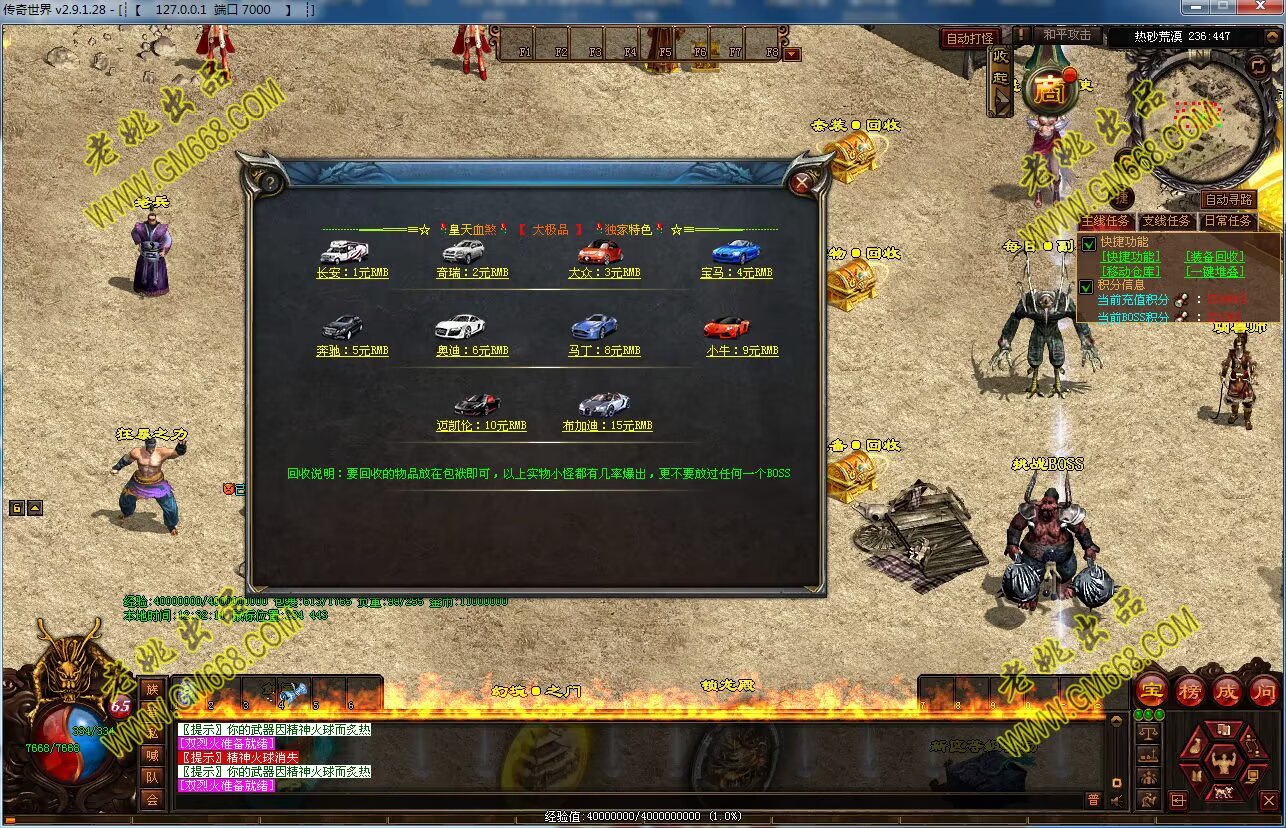Screen dimensions: 1286x828
Task: Choose the 宝马 4元RMB option
Action: click(736, 272)
